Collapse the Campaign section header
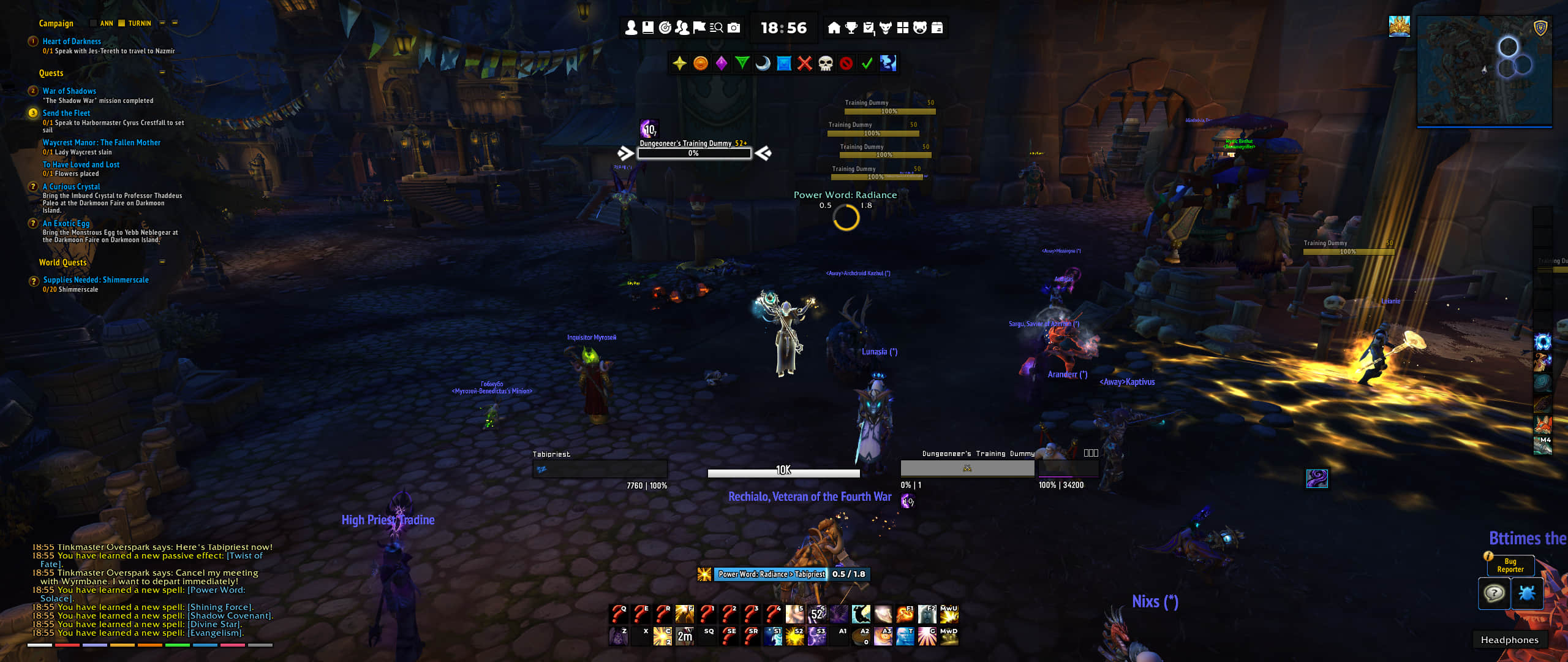 point(162,23)
